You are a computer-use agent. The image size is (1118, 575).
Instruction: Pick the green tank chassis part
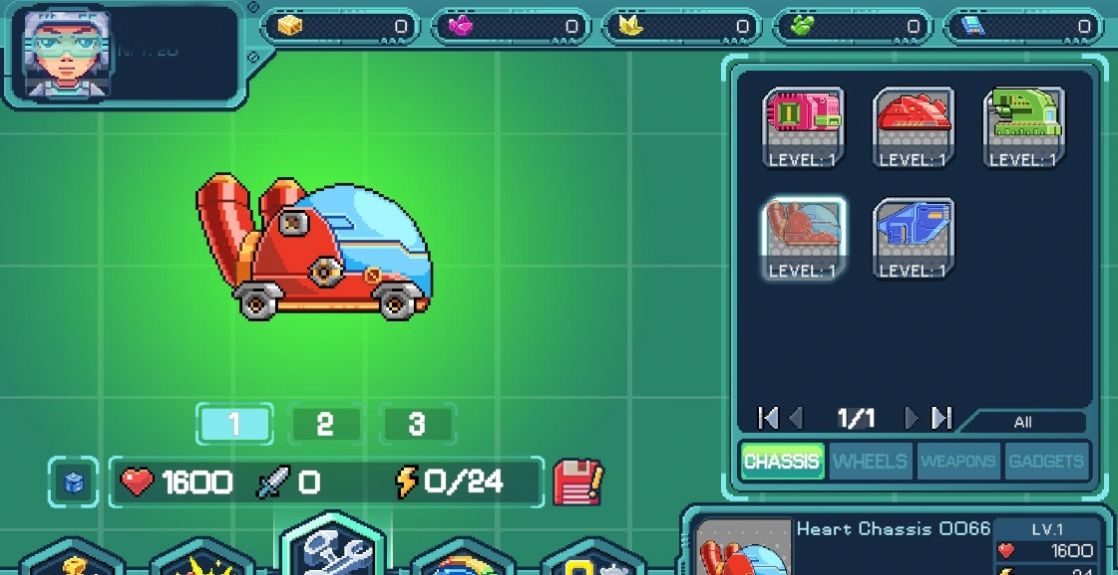click(x=1023, y=127)
